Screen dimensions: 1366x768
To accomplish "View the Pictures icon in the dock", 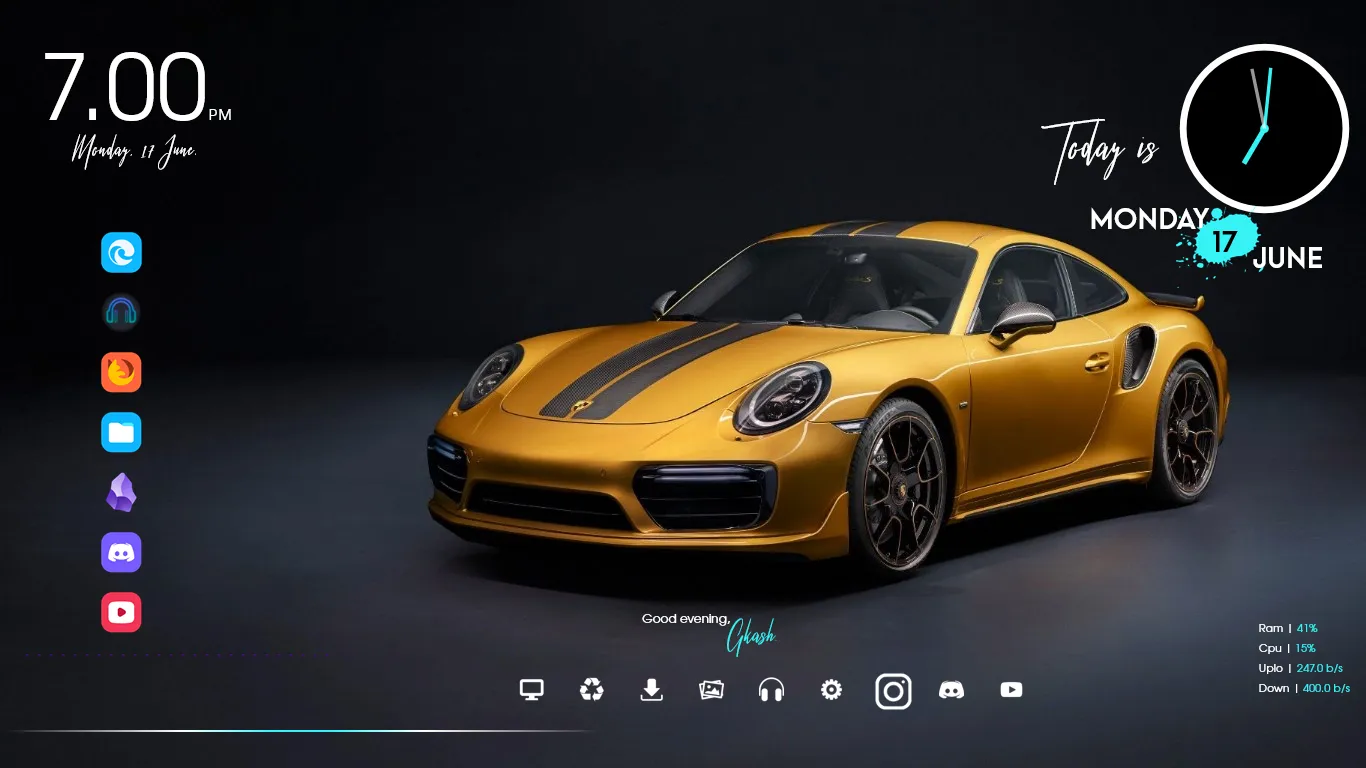I will [x=711, y=690].
